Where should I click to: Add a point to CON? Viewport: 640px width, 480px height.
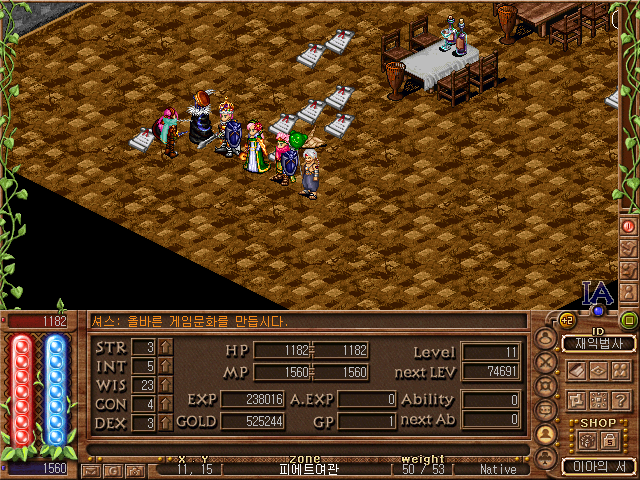(x=165, y=404)
